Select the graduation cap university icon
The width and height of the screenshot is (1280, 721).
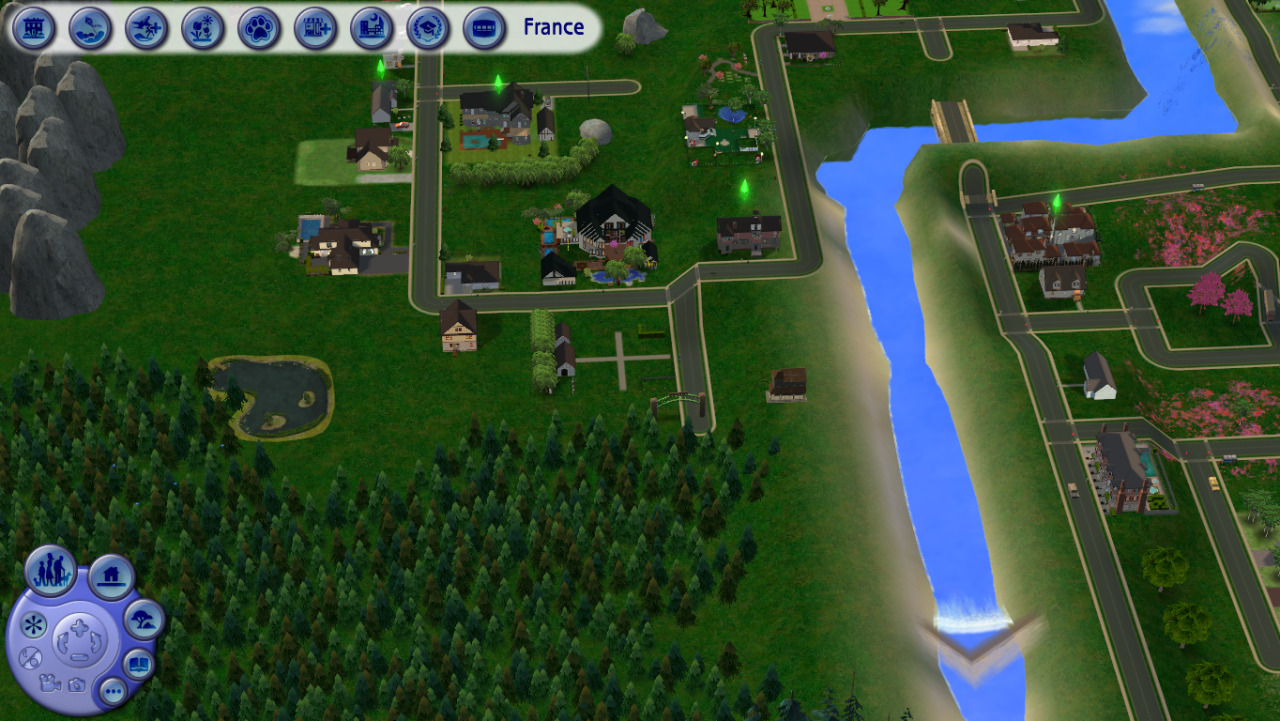[428, 28]
